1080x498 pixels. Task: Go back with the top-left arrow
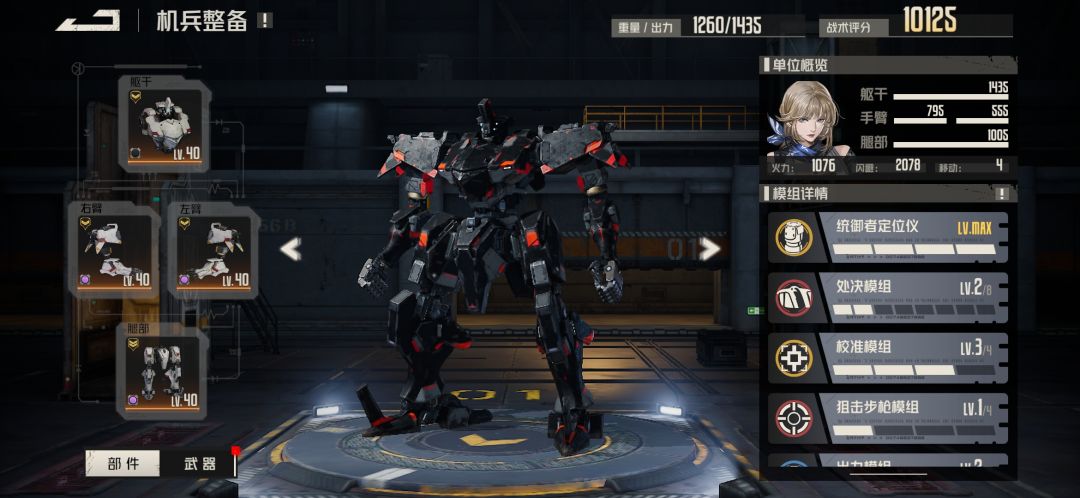(88, 20)
